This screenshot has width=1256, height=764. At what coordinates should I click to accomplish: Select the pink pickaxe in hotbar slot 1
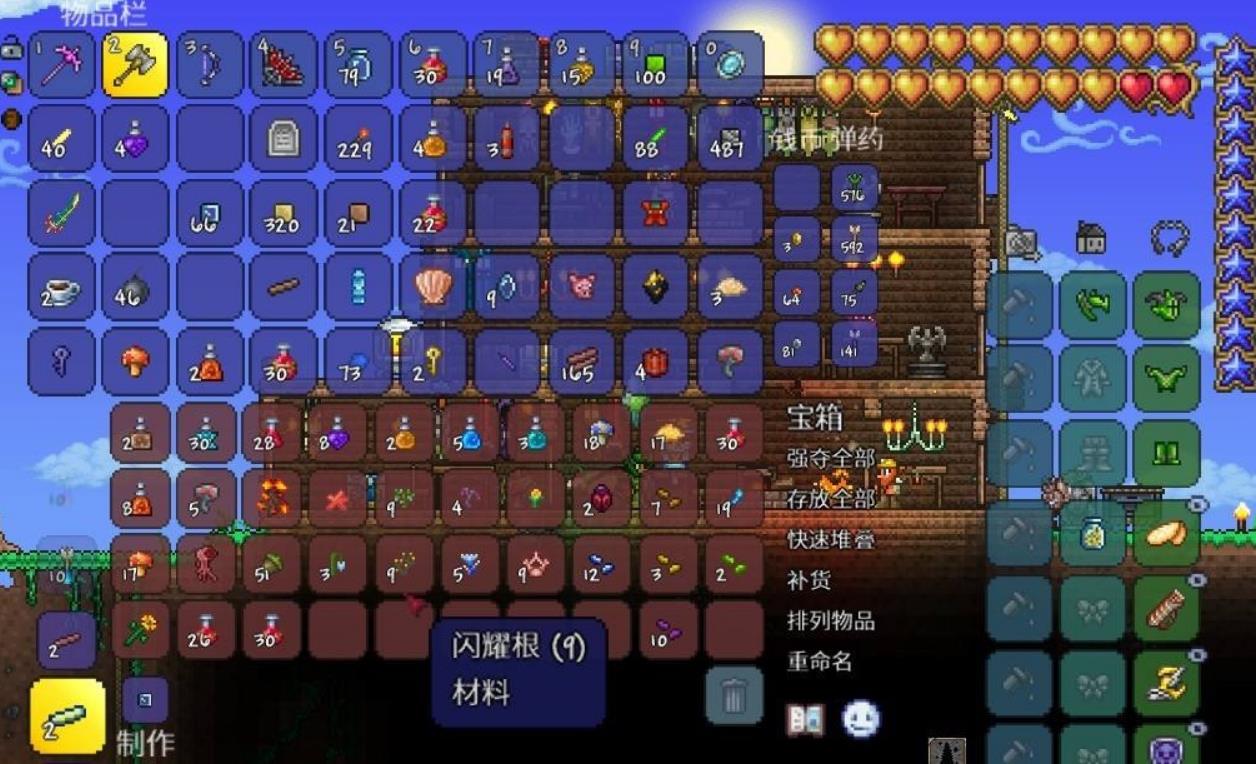tap(62, 65)
